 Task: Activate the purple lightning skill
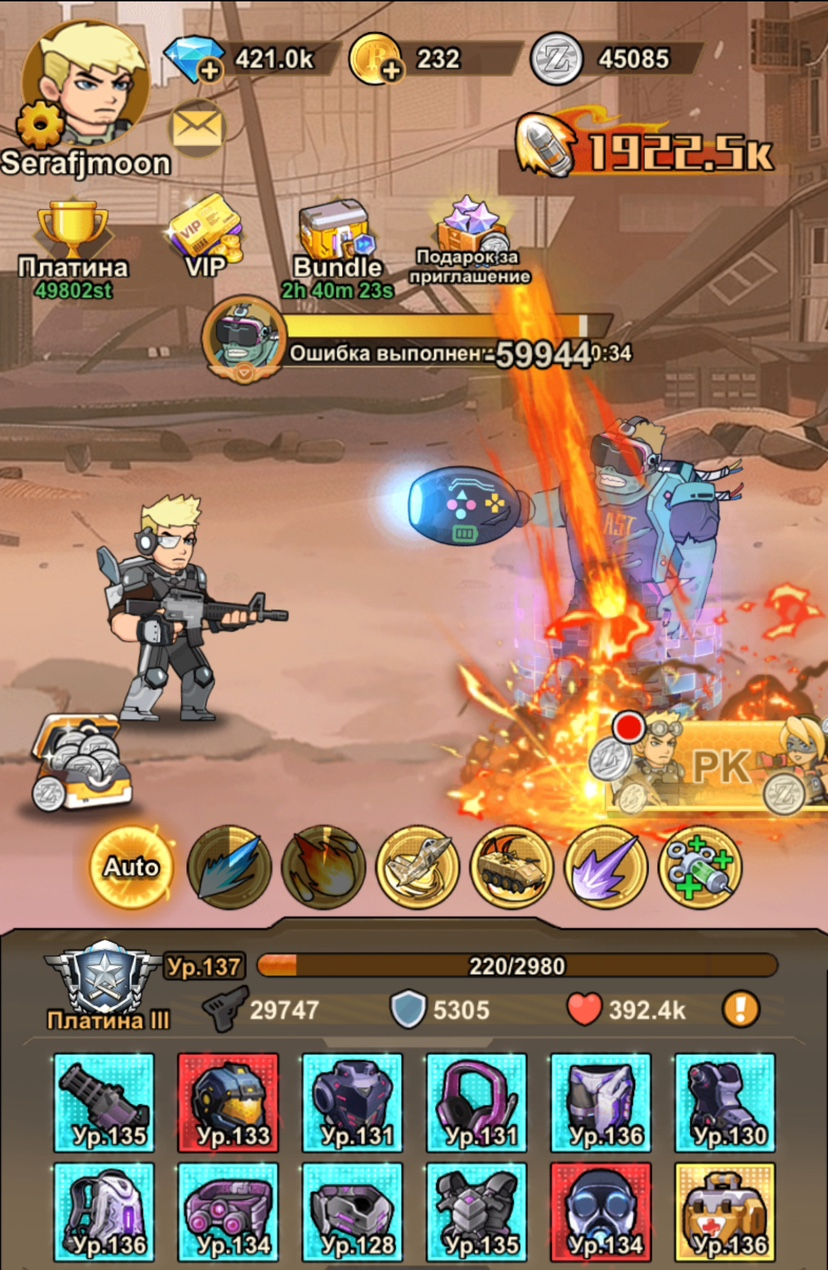tap(606, 866)
